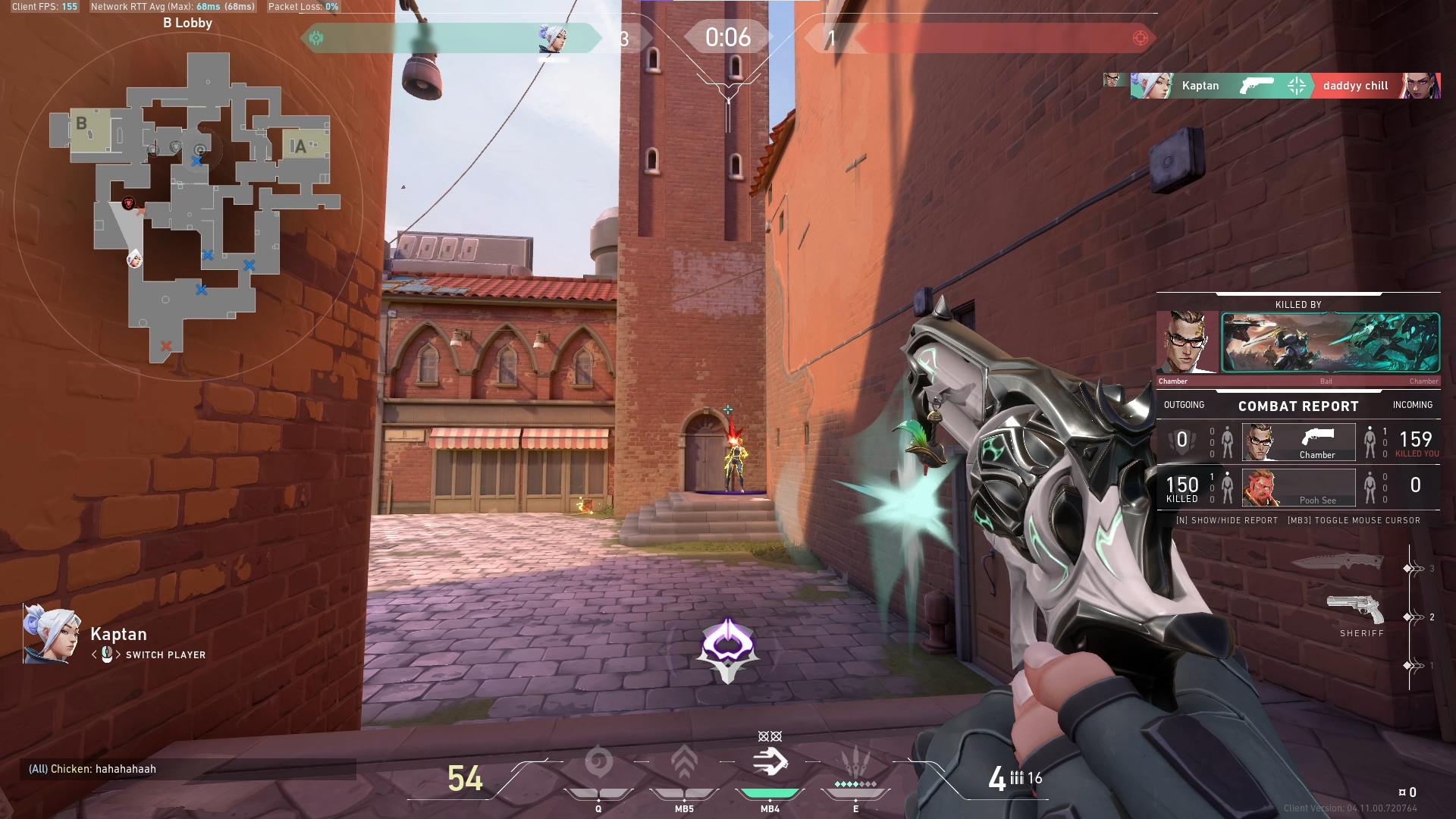Click Chamber's portrait in Killed By panel

point(1187,342)
